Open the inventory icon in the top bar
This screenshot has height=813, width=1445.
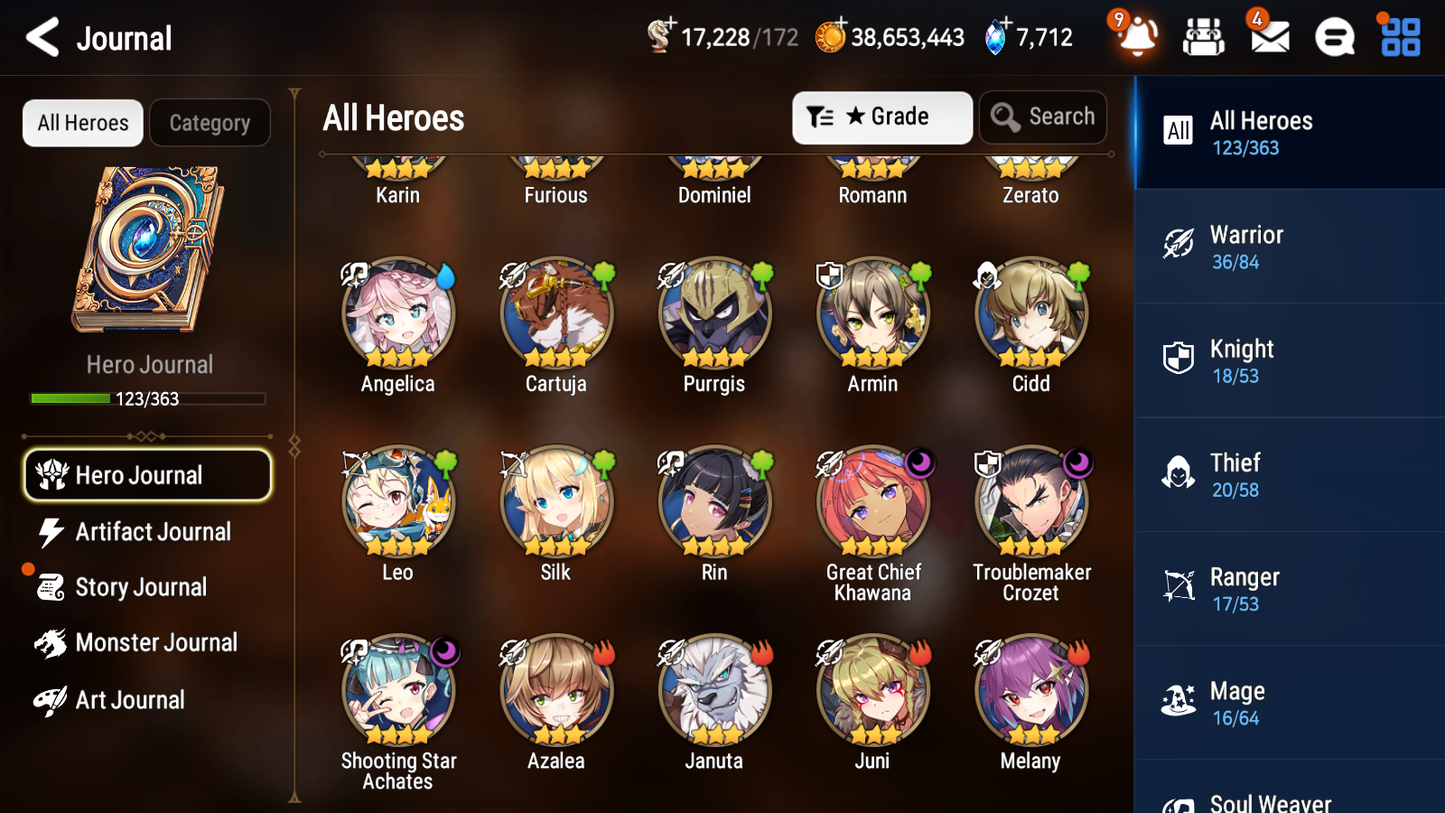click(x=1202, y=37)
